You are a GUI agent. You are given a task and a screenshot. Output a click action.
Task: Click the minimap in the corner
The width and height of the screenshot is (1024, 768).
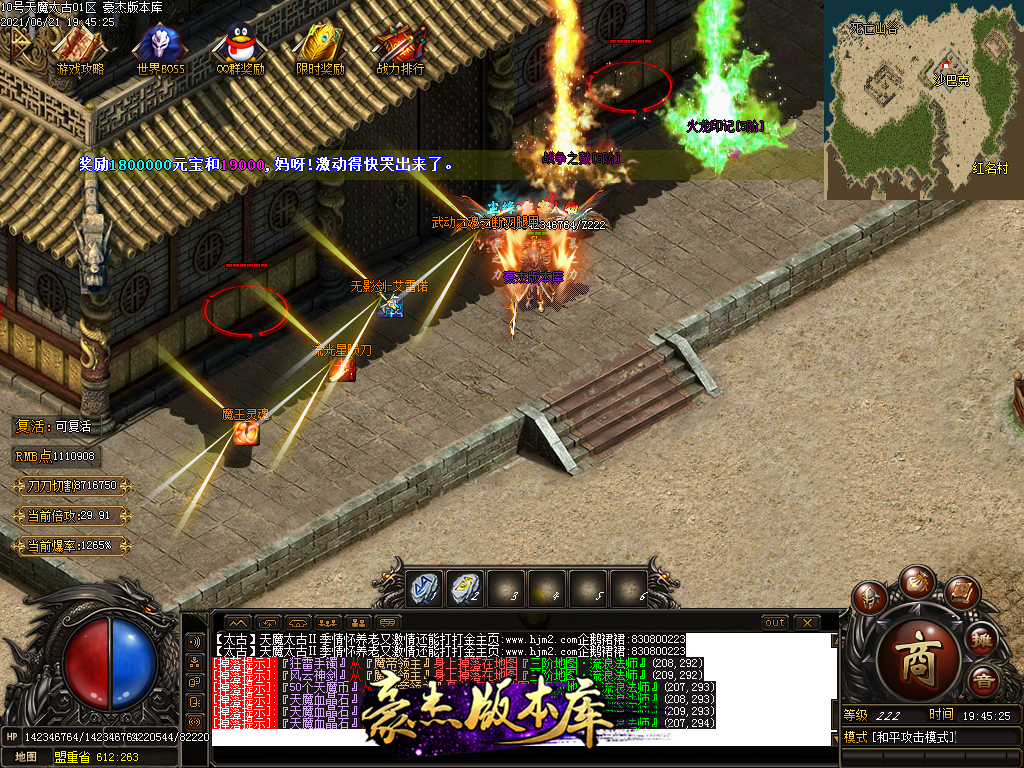[923, 99]
